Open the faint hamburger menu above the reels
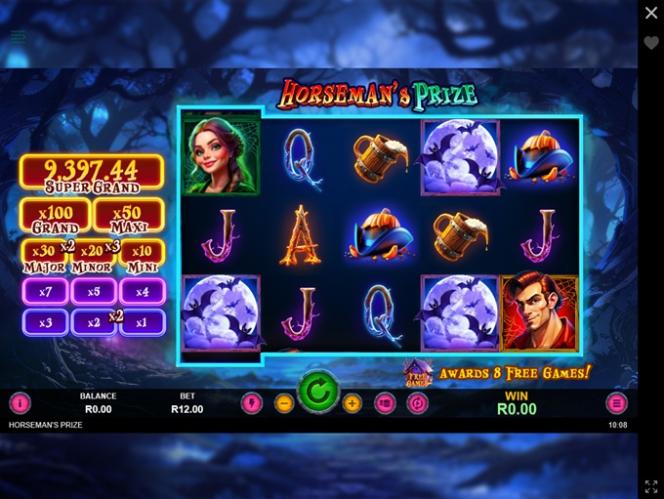This screenshot has width=664, height=499. pyautogui.click(x=18, y=36)
